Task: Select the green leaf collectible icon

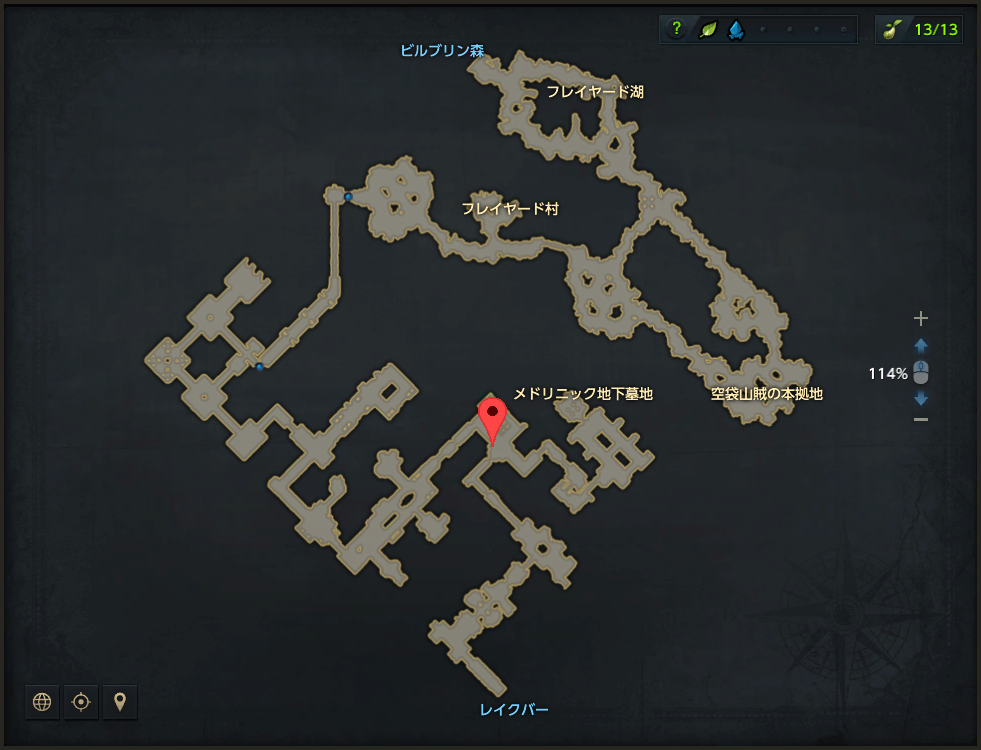Action: 706,30
